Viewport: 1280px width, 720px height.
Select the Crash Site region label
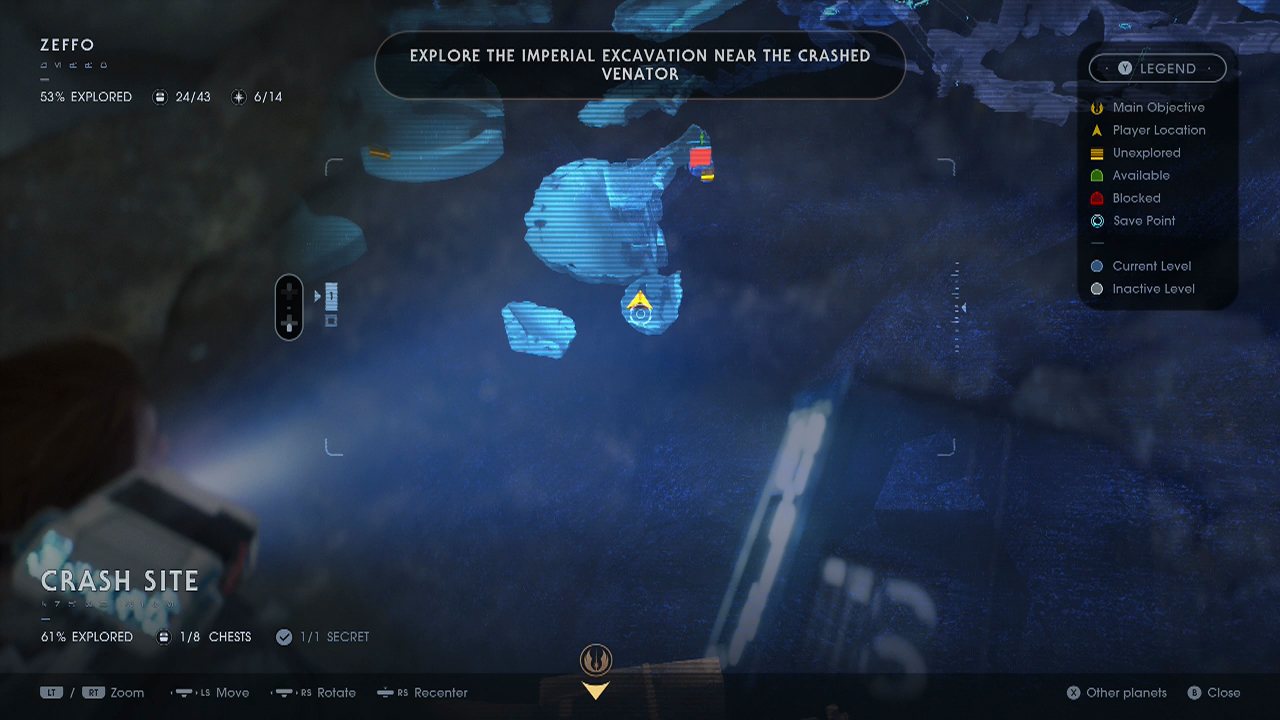point(120,580)
